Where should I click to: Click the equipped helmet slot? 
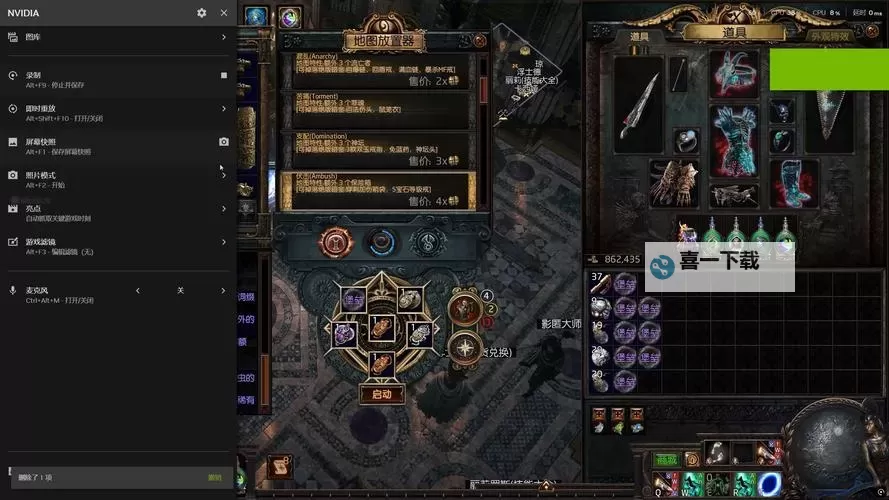tap(734, 73)
